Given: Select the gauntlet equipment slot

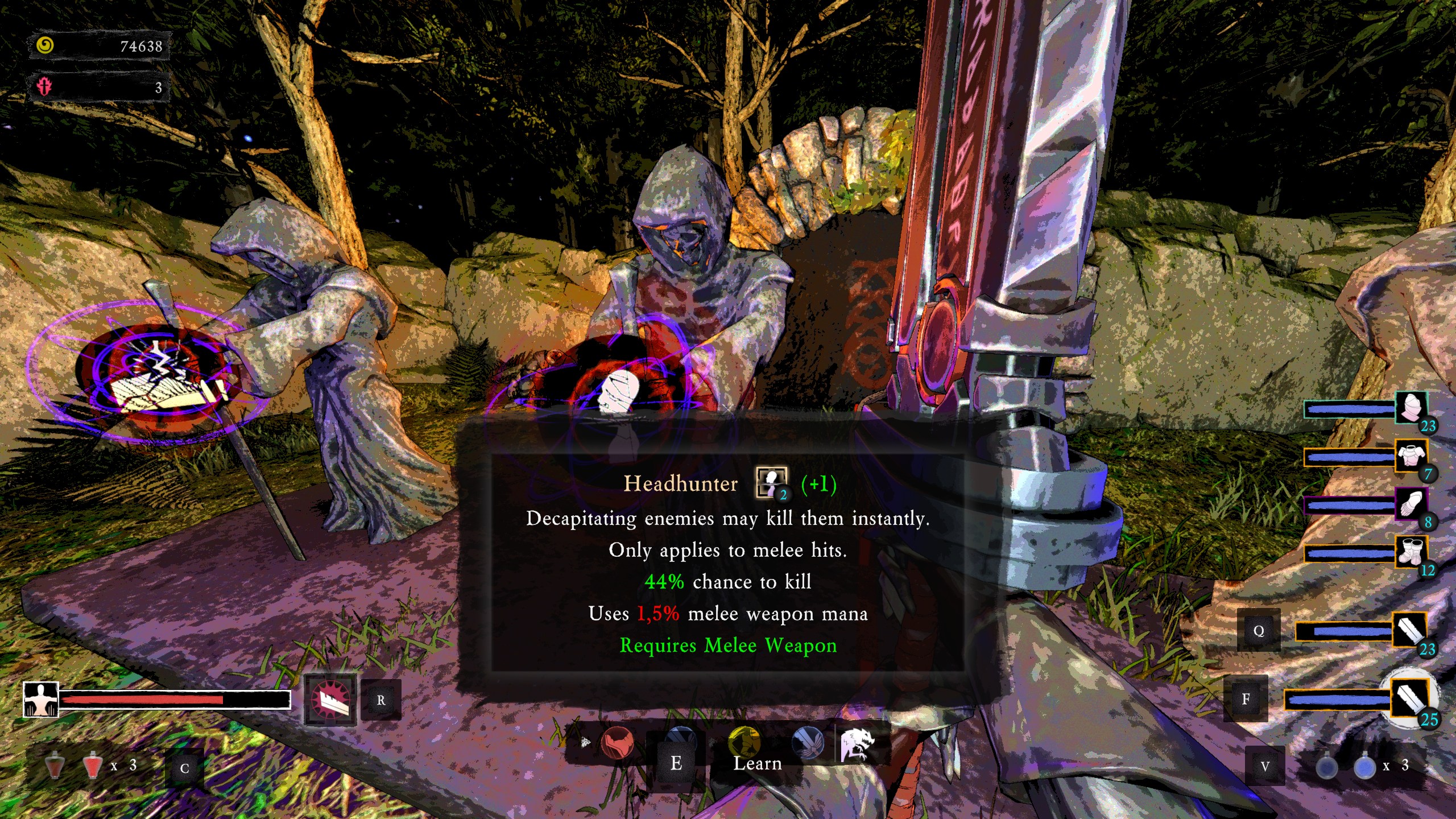Looking at the screenshot, I should (1410, 504).
